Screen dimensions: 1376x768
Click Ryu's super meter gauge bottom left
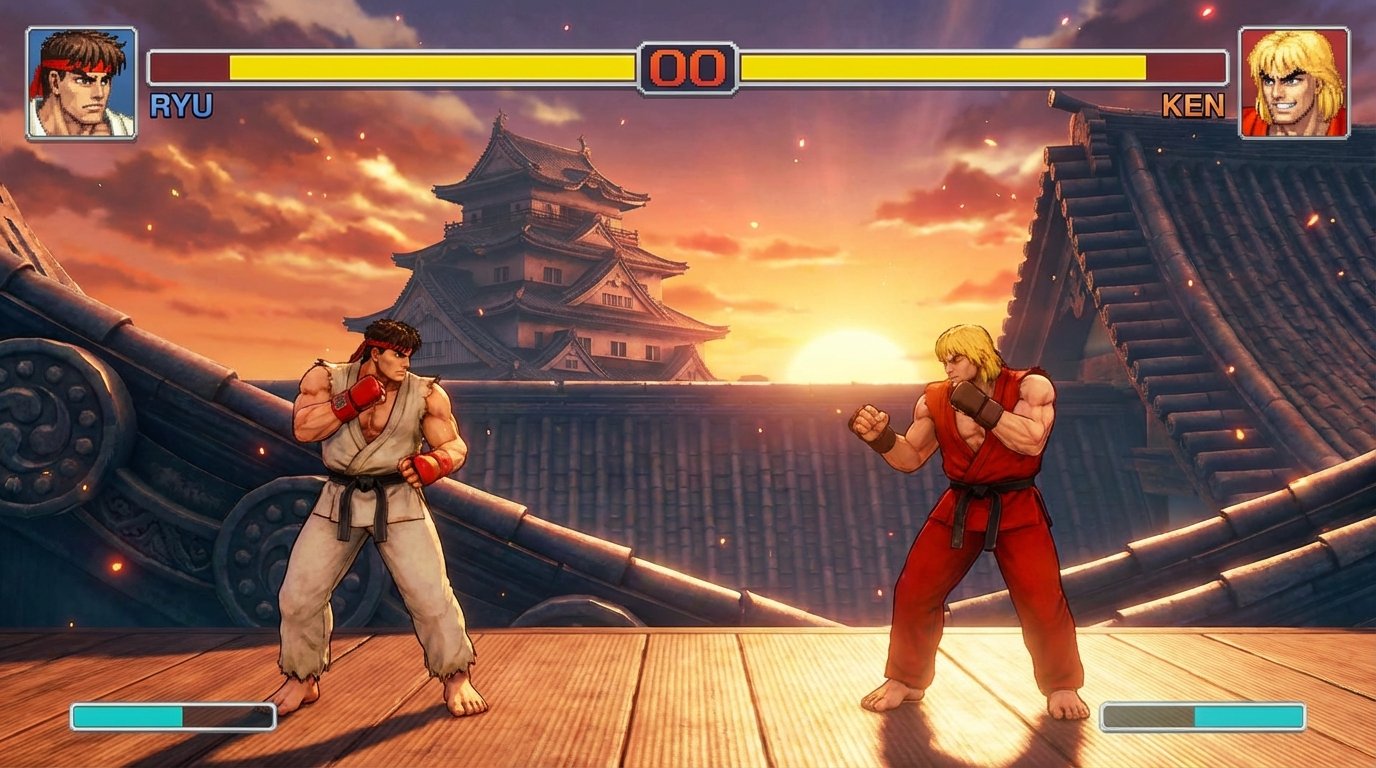pos(170,715)
